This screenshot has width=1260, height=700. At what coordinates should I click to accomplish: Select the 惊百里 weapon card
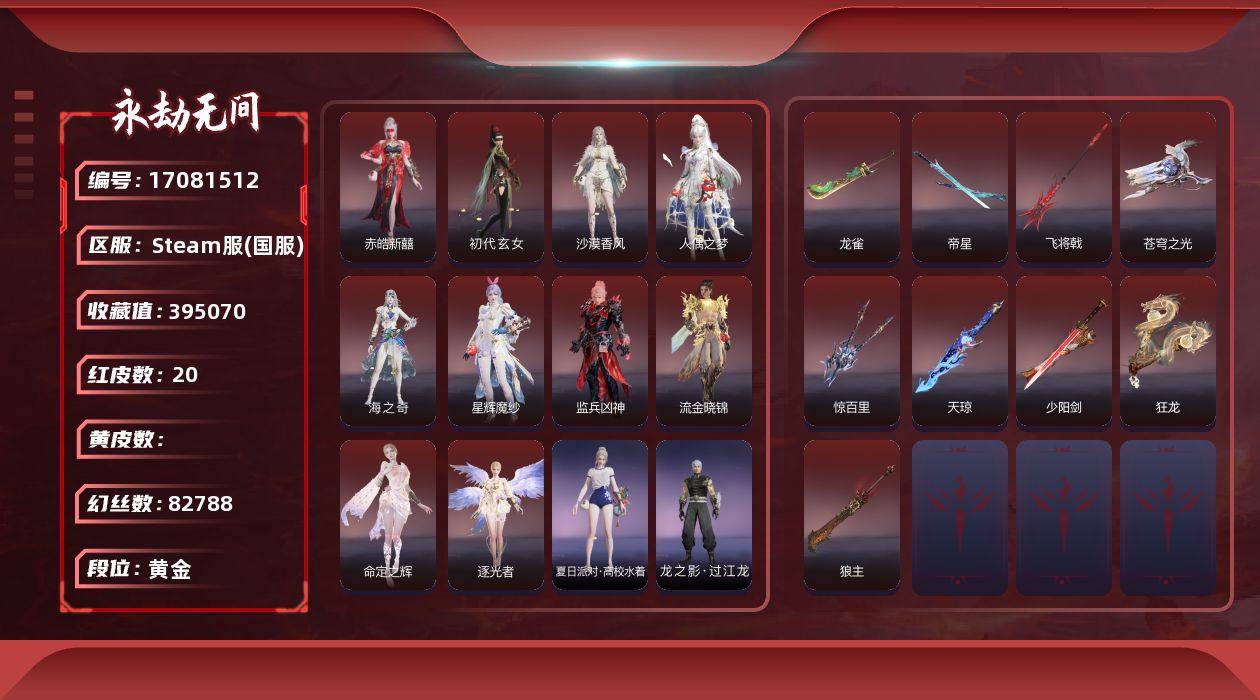tap(852, 350)
